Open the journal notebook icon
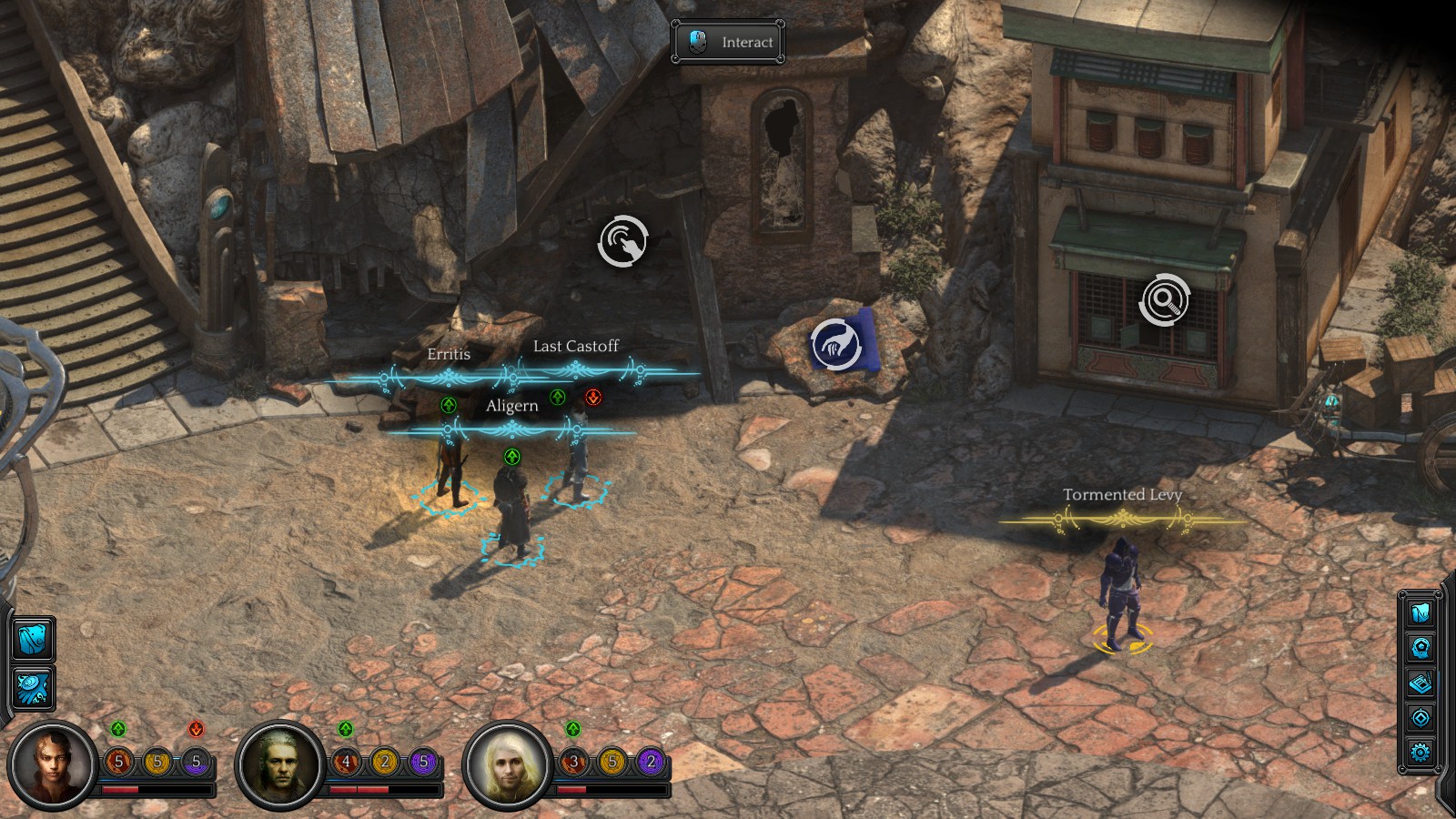Image resolution: width=1456 pixels, height=819 pixels. point(1421,682)
